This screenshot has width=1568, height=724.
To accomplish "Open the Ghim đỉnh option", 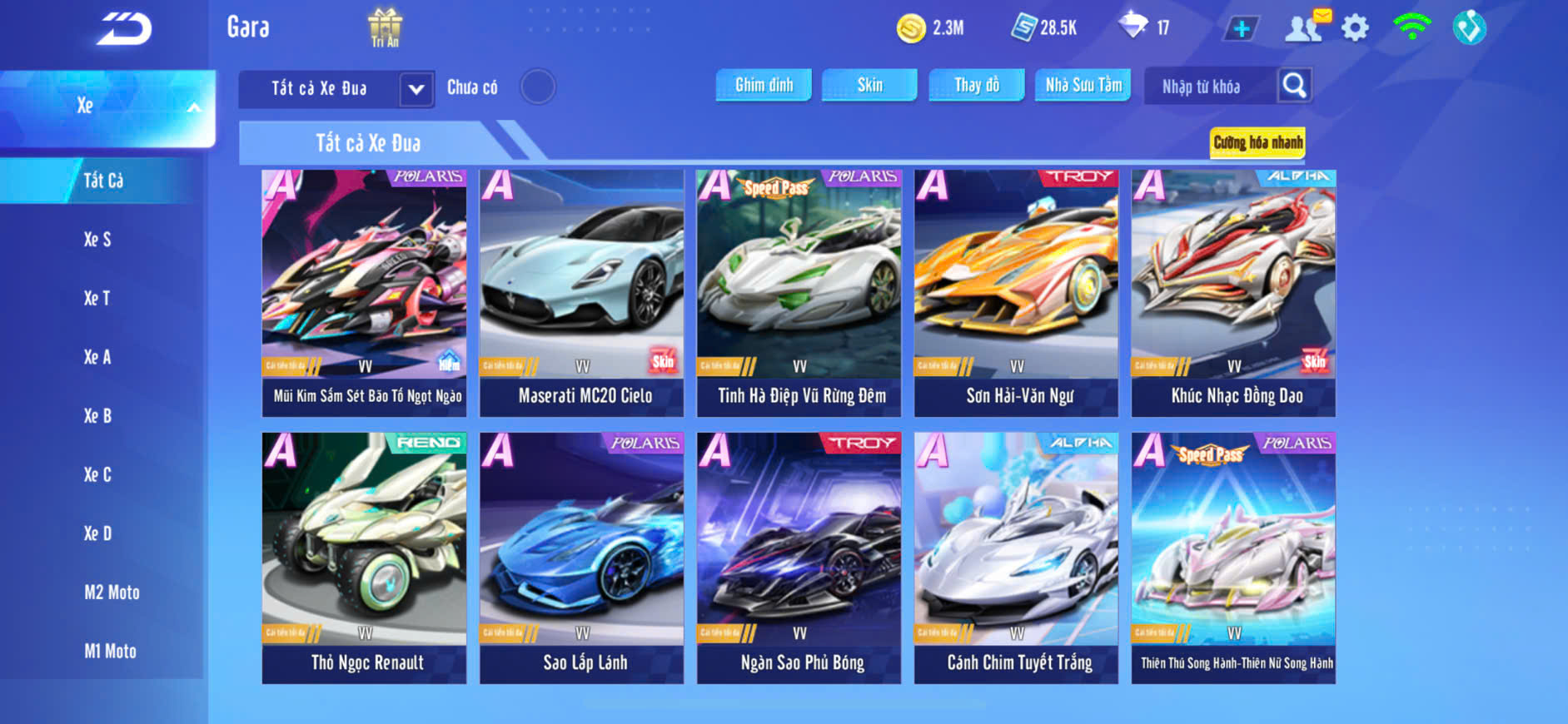I will coord(764,85).
